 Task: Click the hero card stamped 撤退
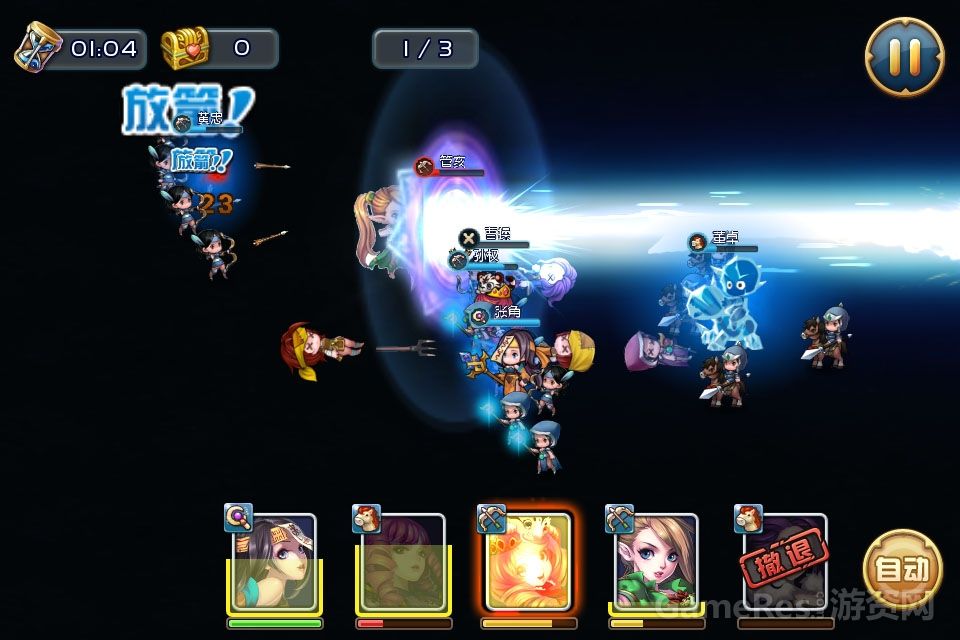tap(785, 562)
